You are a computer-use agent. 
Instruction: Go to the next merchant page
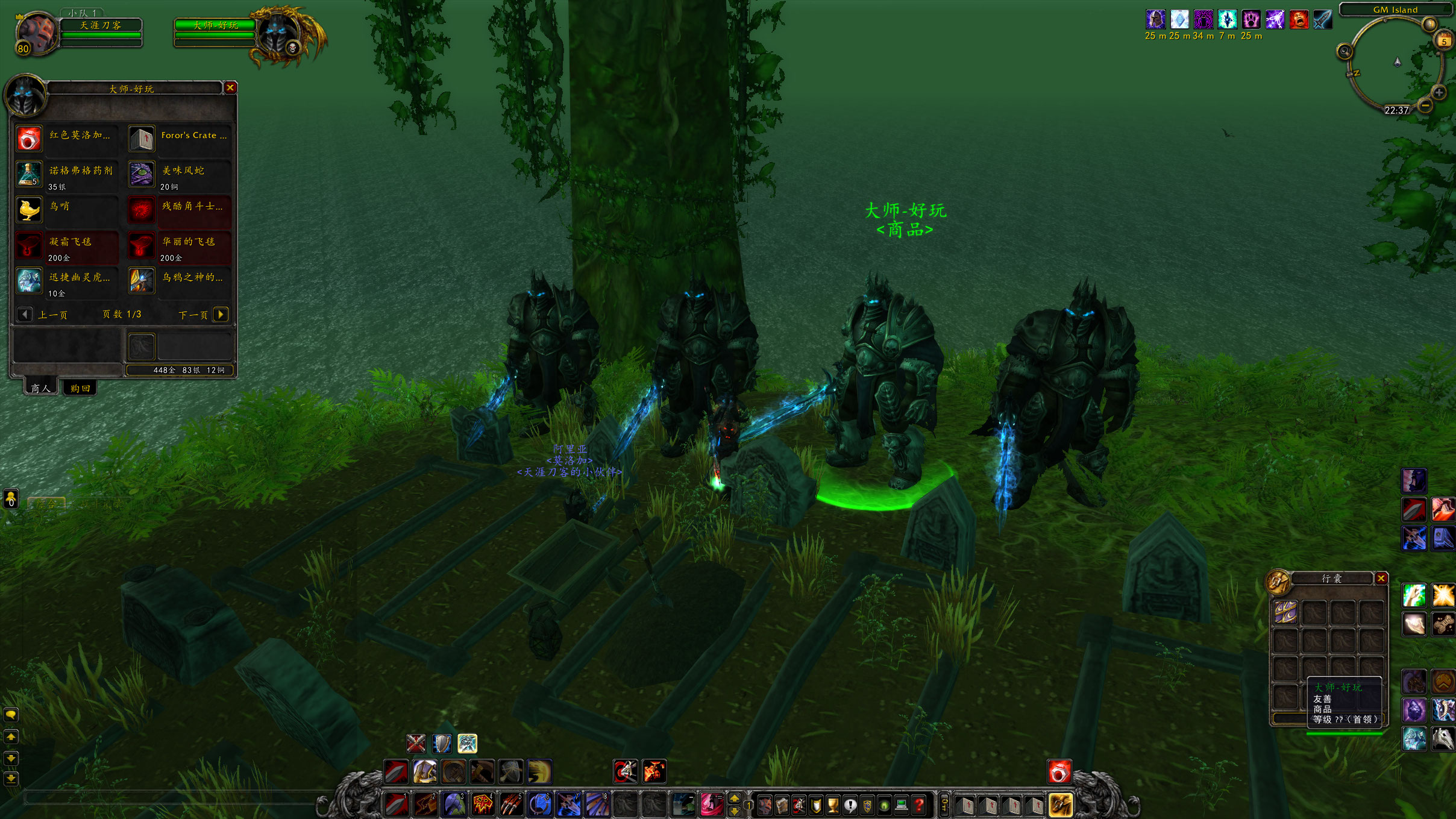221,314
